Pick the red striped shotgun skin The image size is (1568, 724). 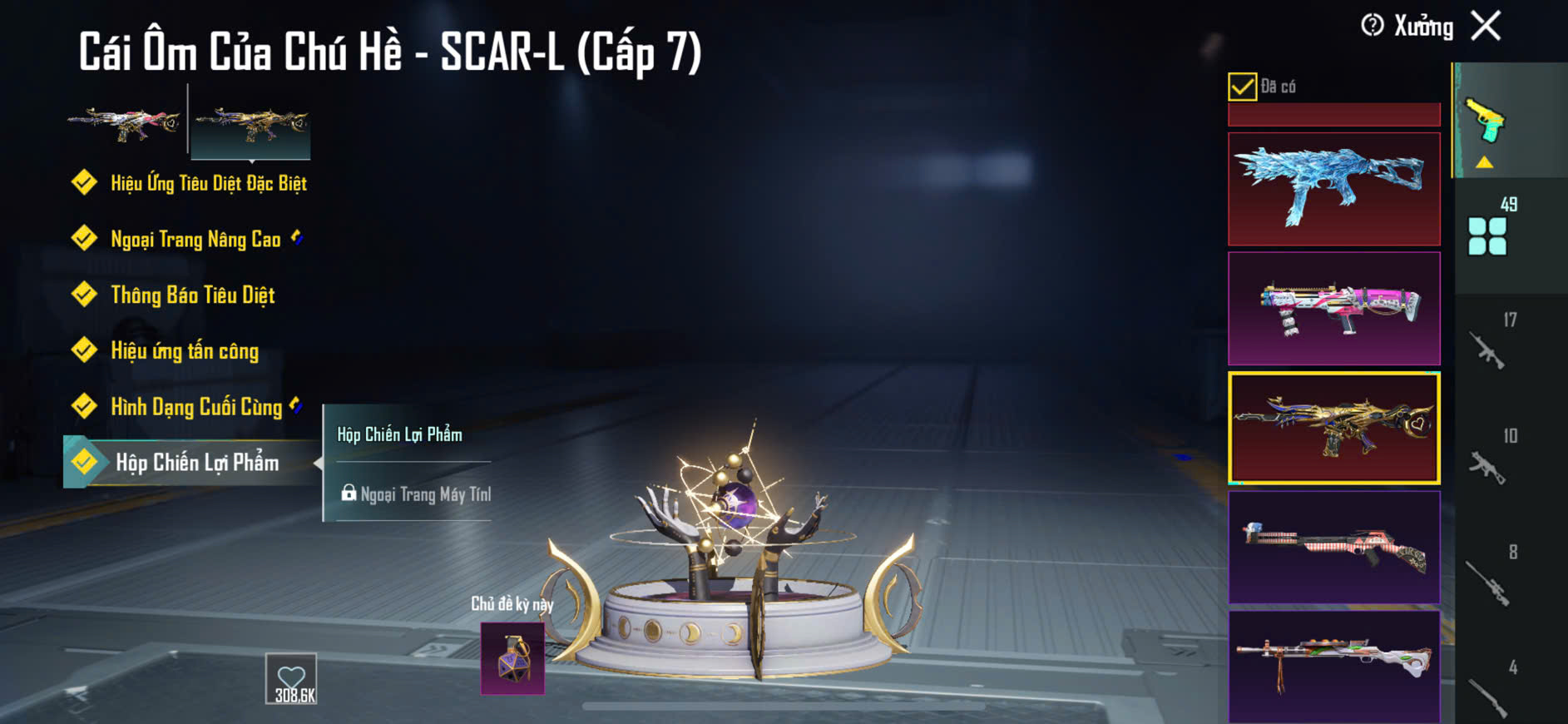(1333, 547)
